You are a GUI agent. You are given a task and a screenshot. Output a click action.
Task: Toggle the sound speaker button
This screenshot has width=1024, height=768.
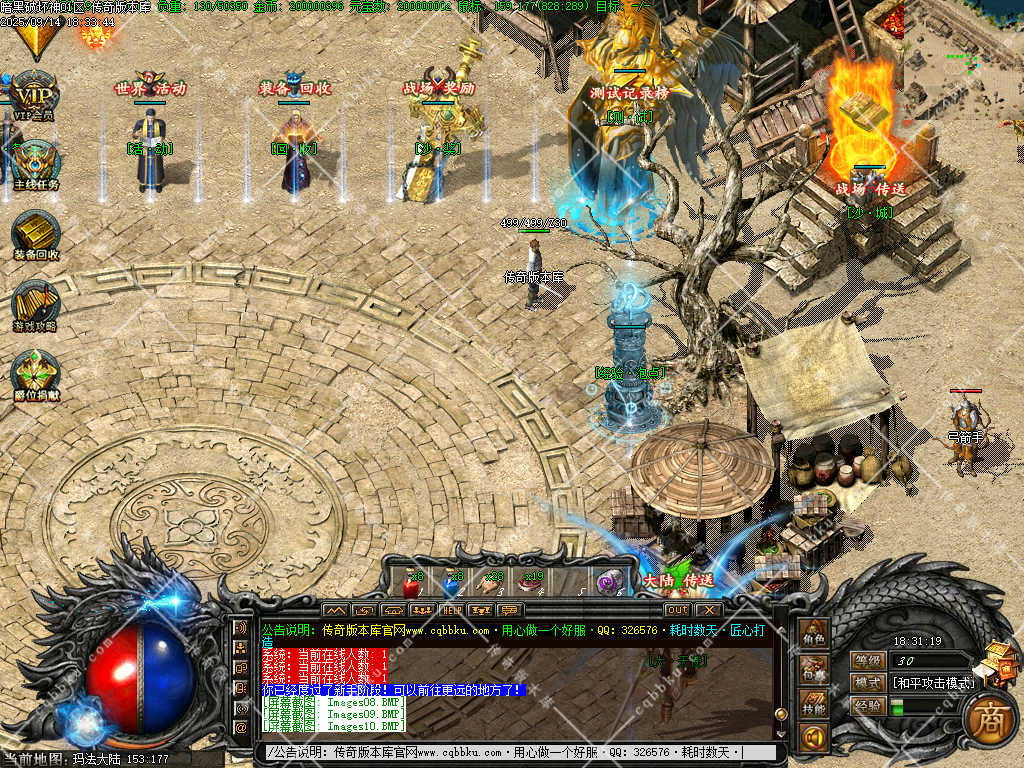813,739
